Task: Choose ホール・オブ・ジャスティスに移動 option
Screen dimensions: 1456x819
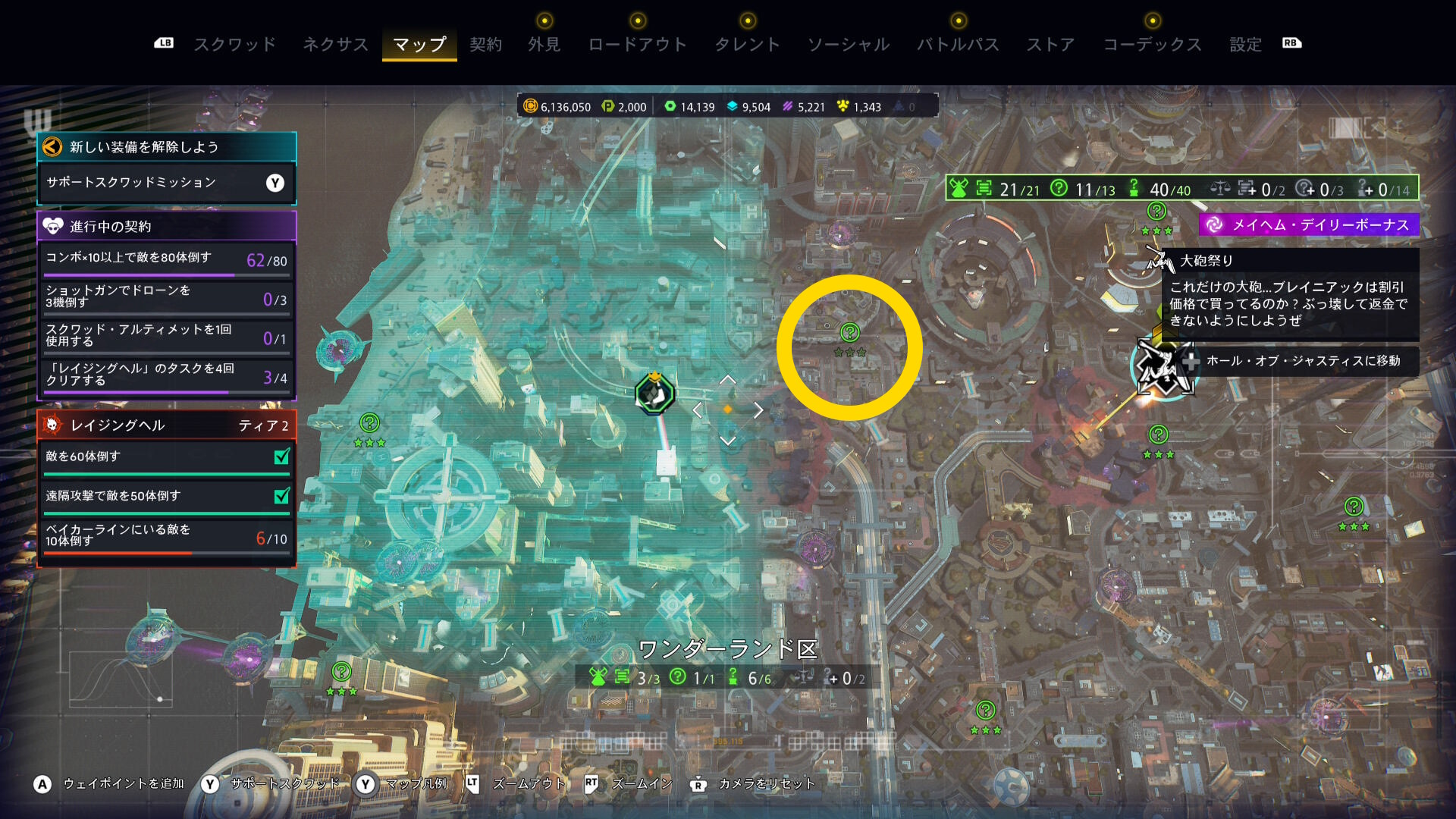Action: click(x=1301, y=361)
